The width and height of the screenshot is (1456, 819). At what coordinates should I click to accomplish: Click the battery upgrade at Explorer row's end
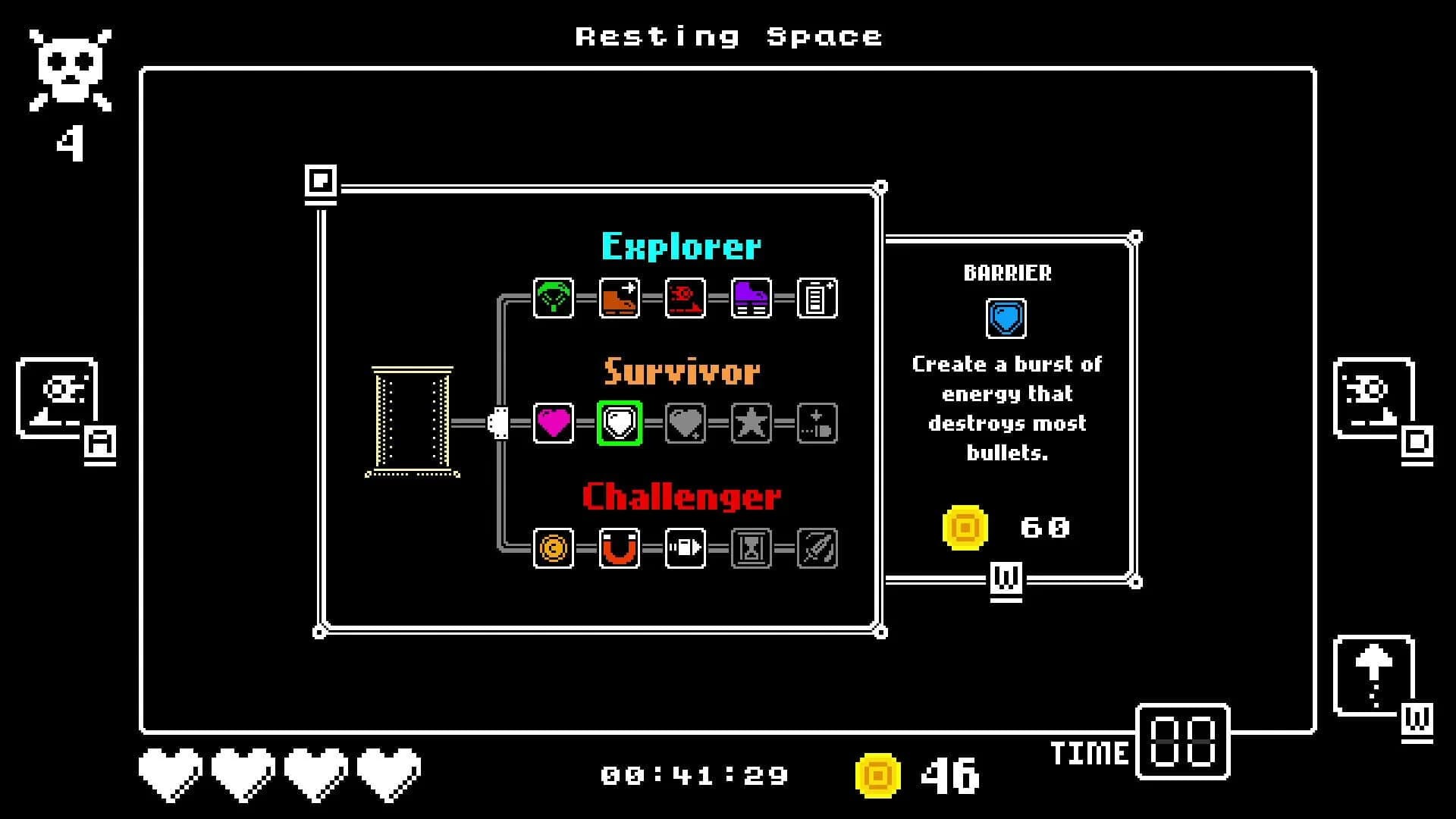(x=816, y=297)
